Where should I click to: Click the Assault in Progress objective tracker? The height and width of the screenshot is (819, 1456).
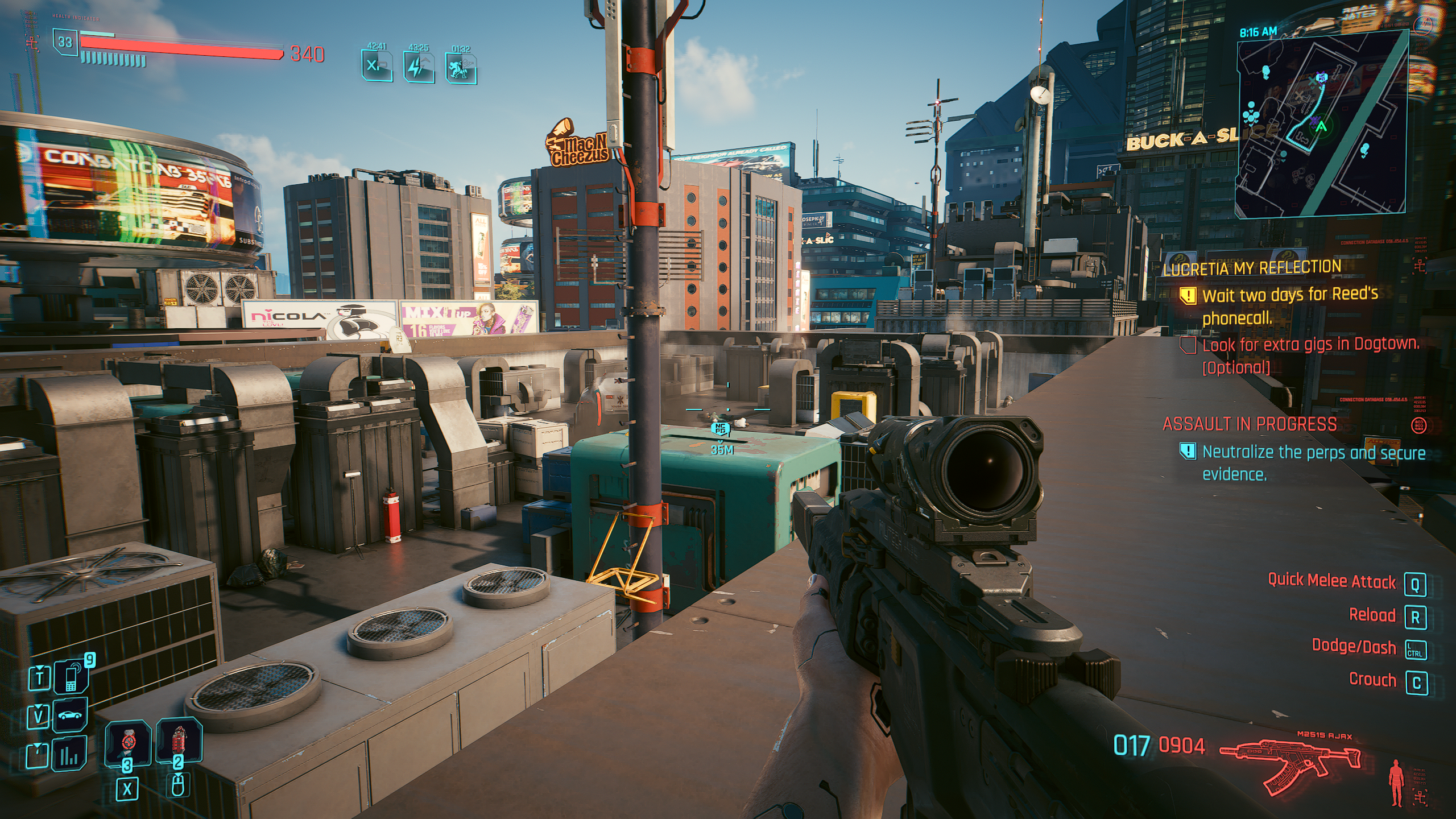coord(1250,424)
